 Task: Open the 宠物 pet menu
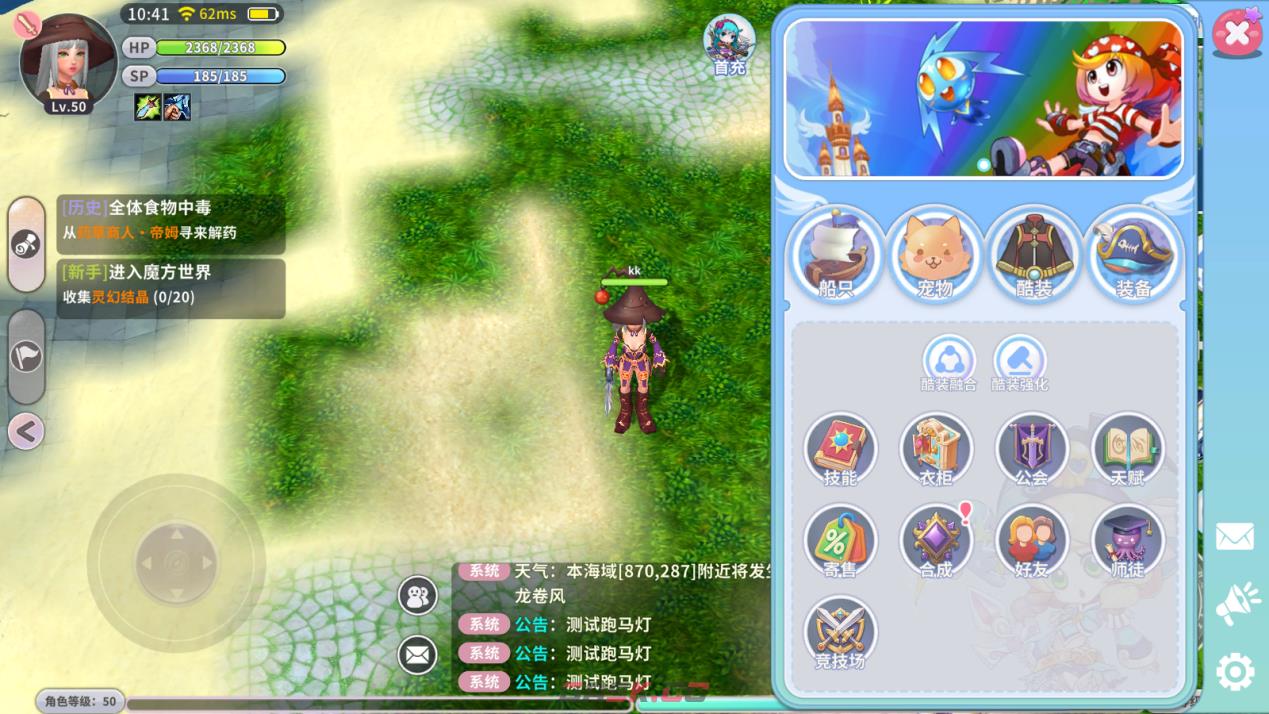[935, 254]
